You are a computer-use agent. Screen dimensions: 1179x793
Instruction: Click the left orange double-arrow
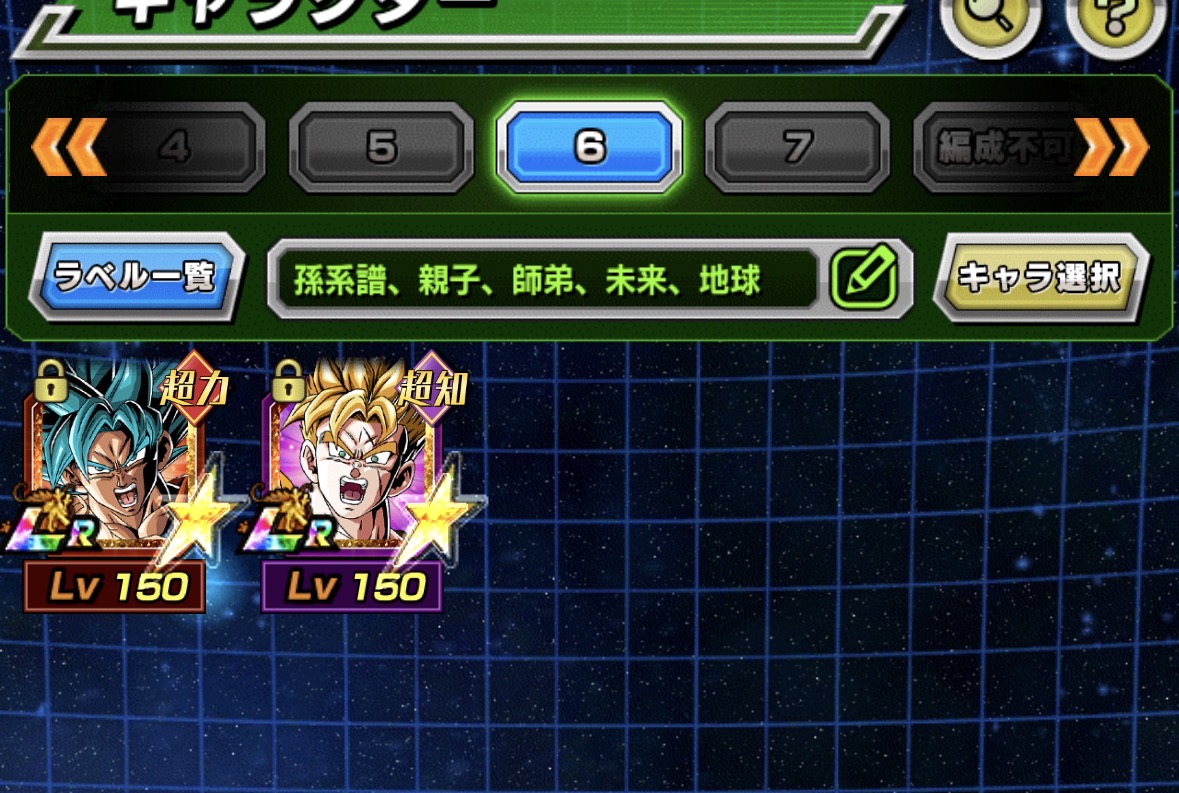coord(68,148)
